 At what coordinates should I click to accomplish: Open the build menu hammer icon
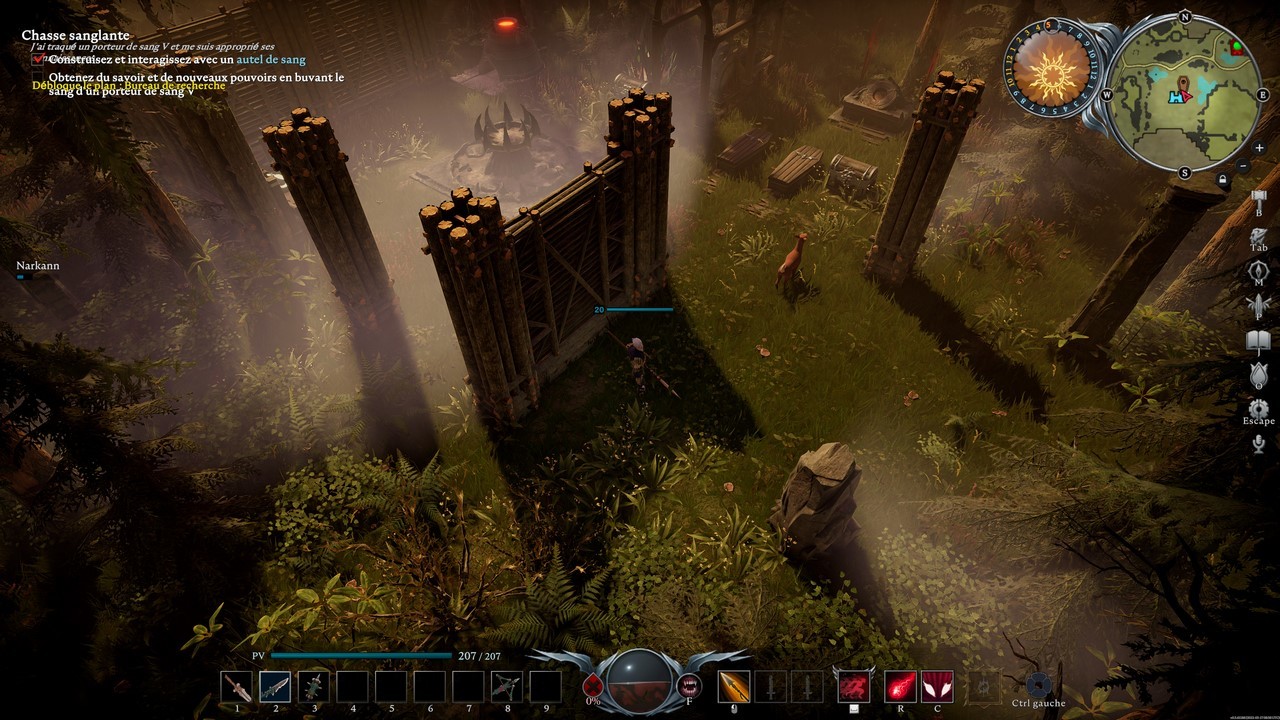[1259, 198]
